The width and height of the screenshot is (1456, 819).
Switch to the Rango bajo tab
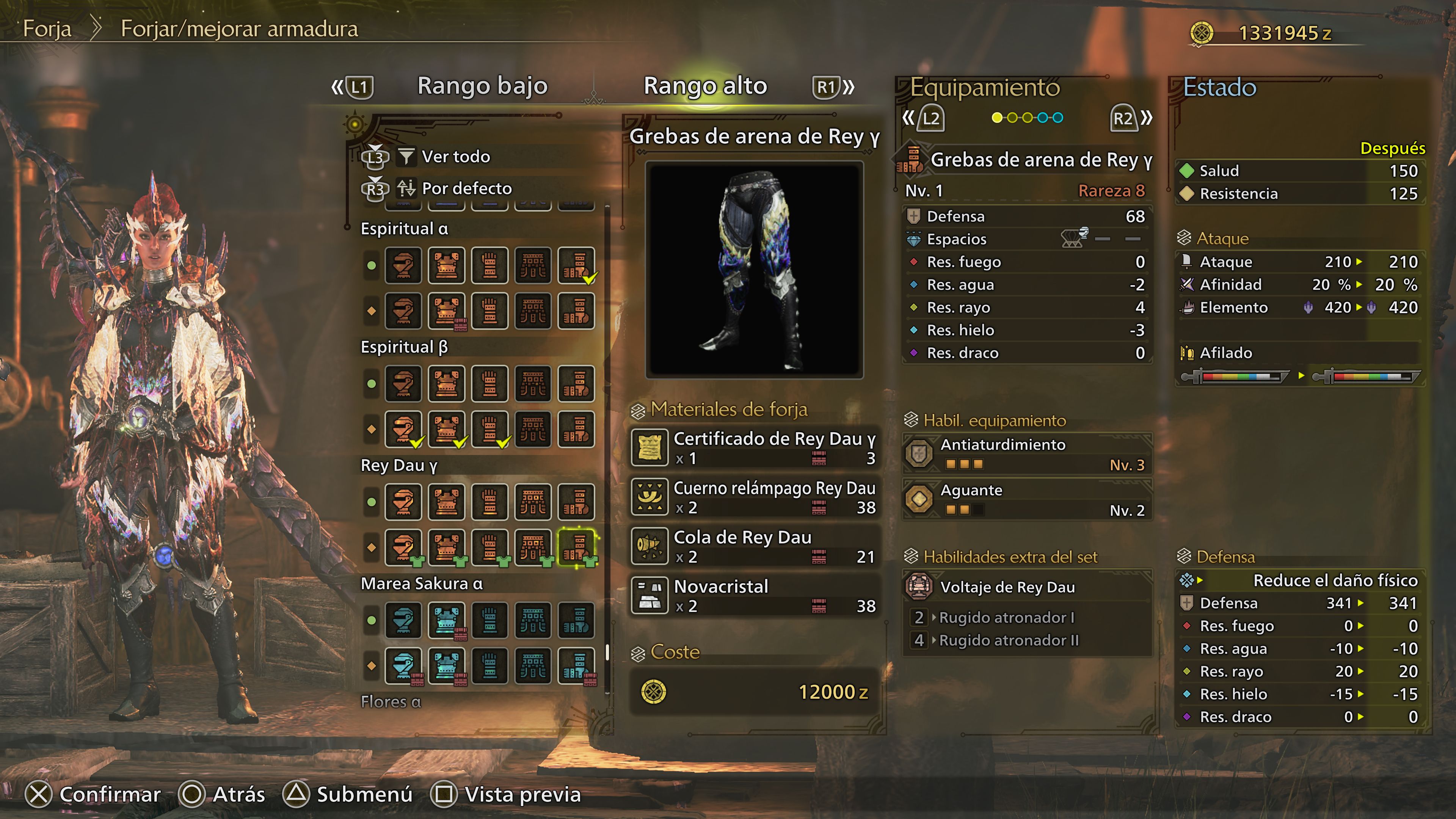click(x=482, y=86)
